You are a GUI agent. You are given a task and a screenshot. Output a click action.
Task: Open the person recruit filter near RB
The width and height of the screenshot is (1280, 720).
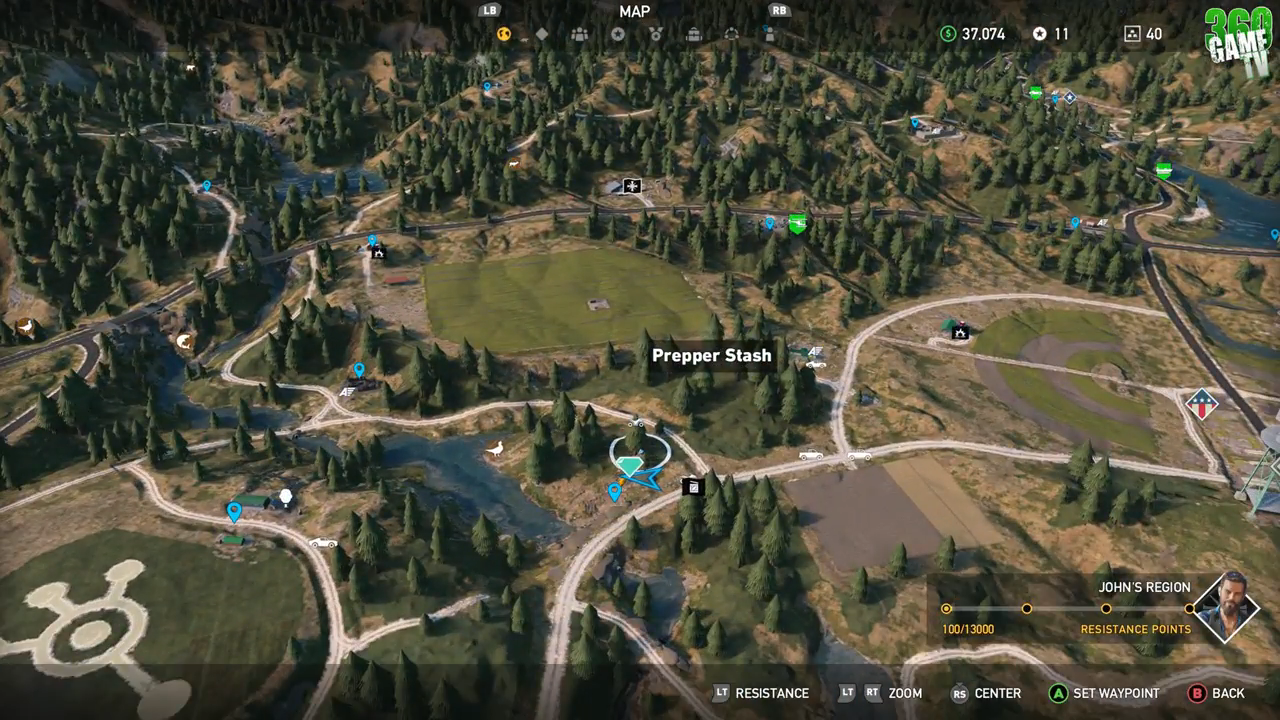(x=772, y=34)
